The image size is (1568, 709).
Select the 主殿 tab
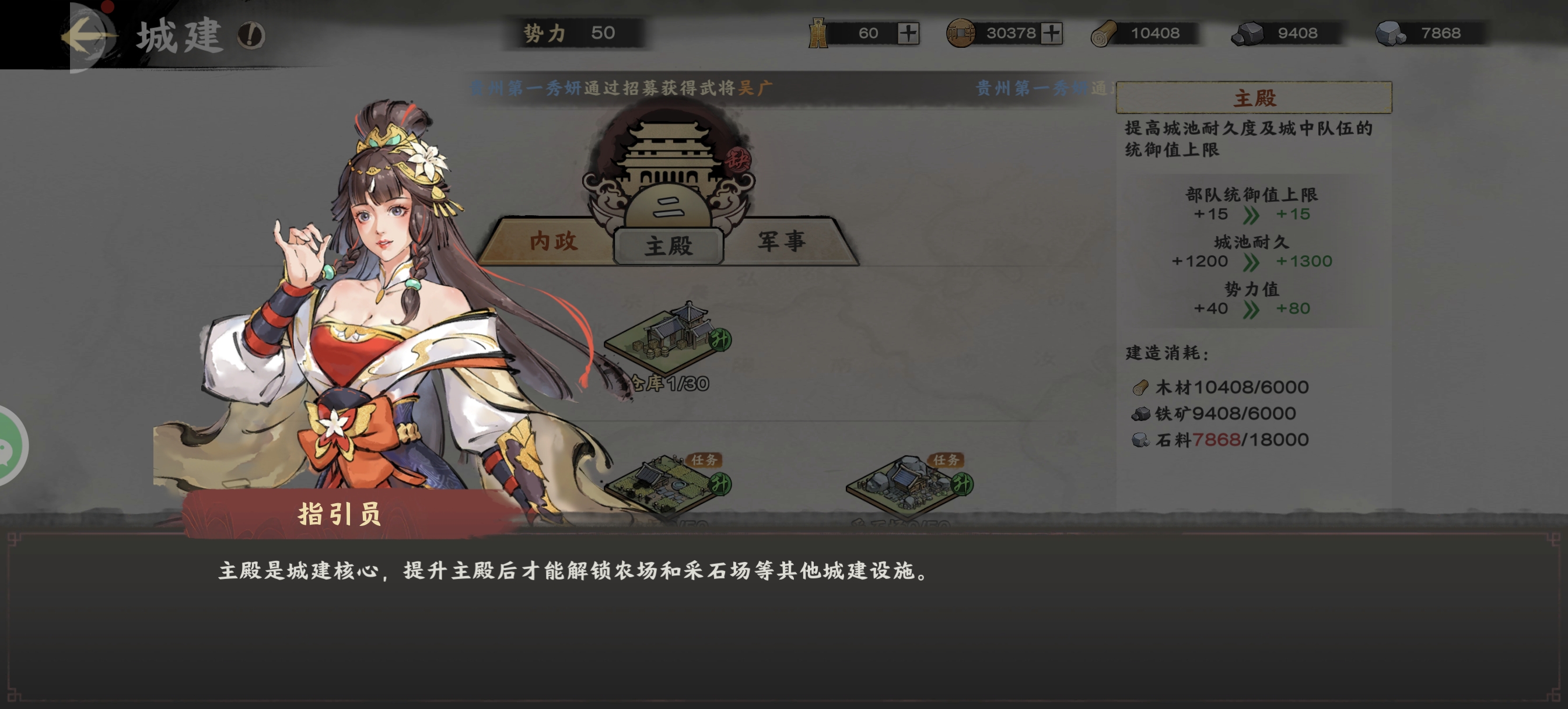(x=668, y=246)
